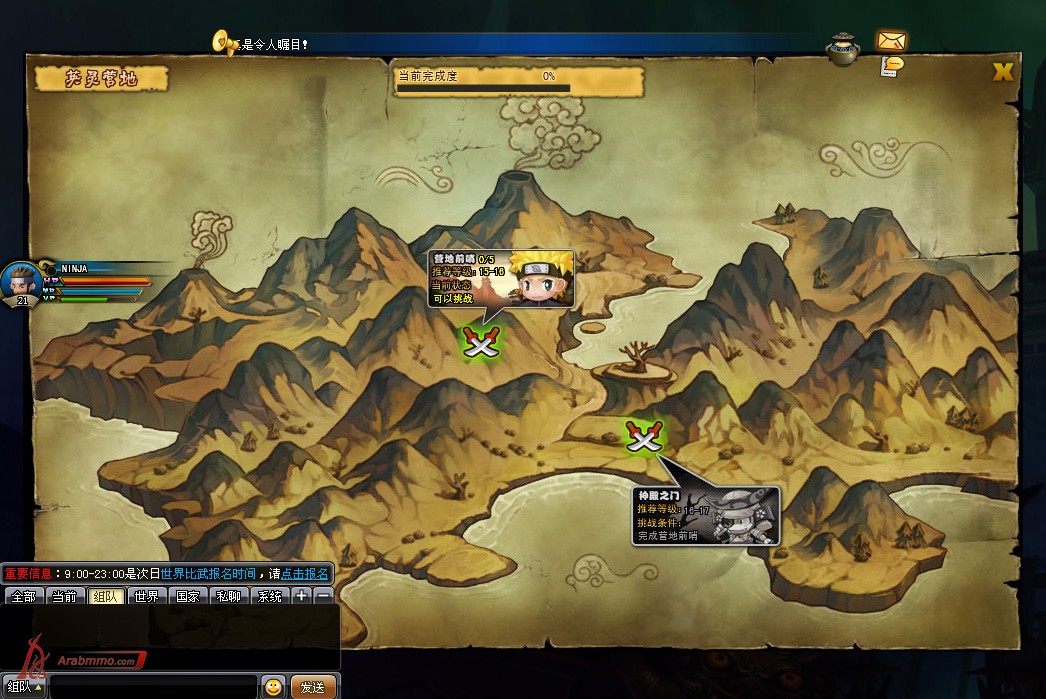
Task: Switch to the 私聊 chat tab
Action: pos(228,597)
